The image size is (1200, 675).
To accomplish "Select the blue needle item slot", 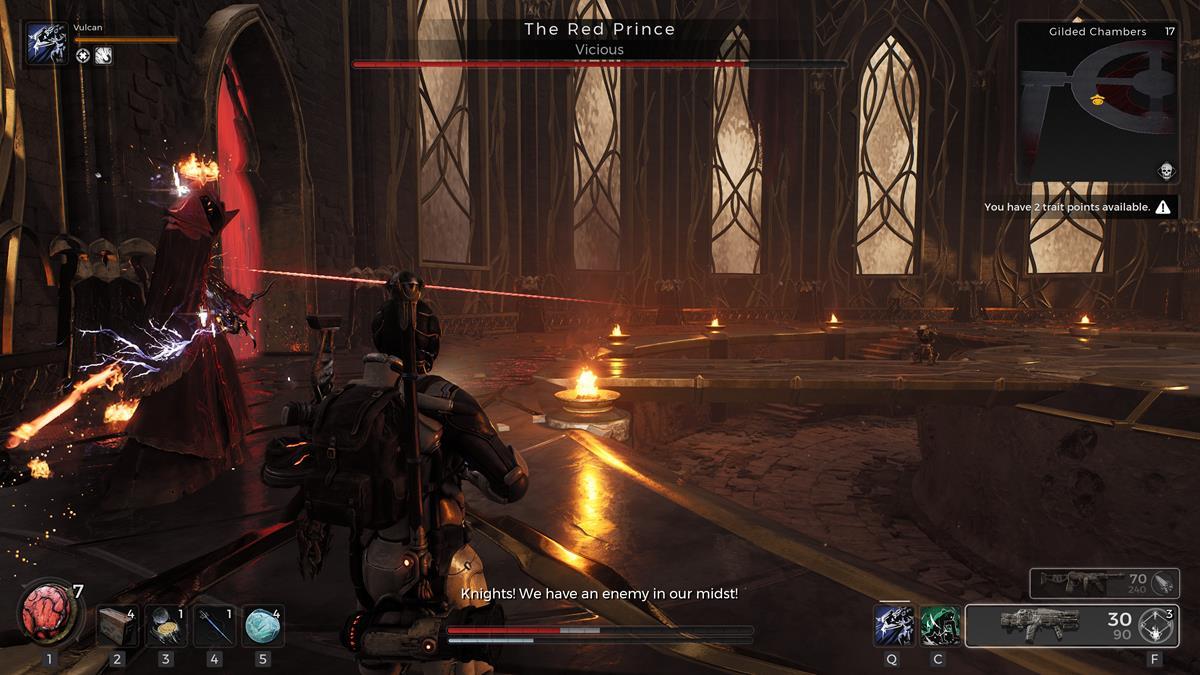I will coord(214,625).
